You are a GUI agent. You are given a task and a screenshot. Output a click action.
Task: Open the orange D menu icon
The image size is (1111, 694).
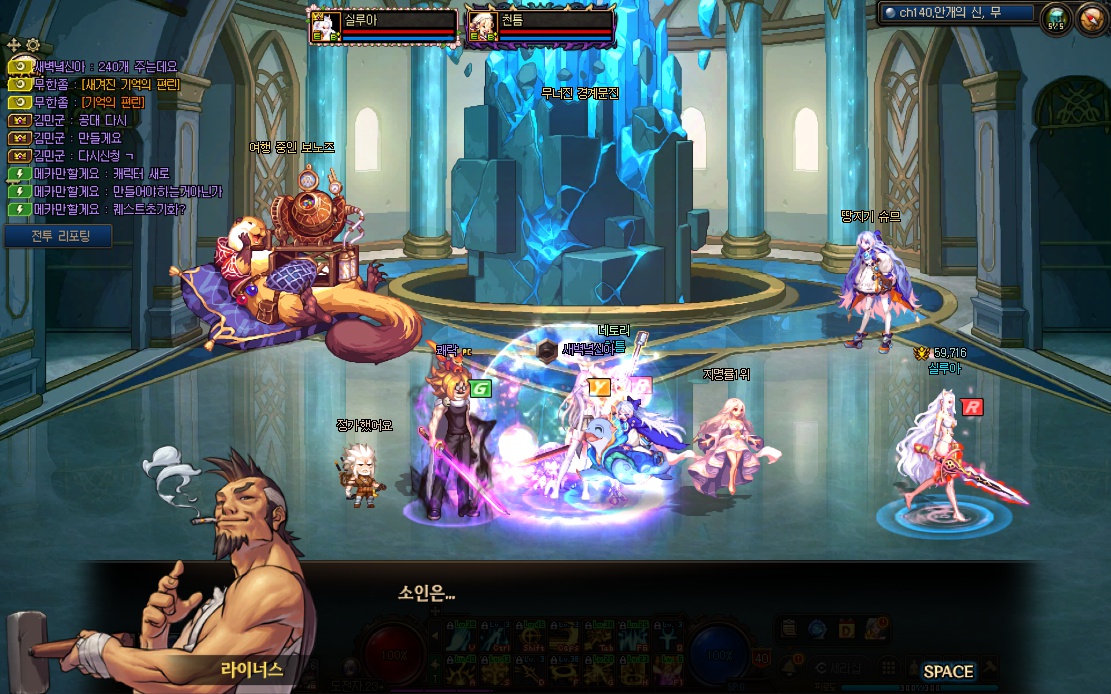(x=846, y=629)
